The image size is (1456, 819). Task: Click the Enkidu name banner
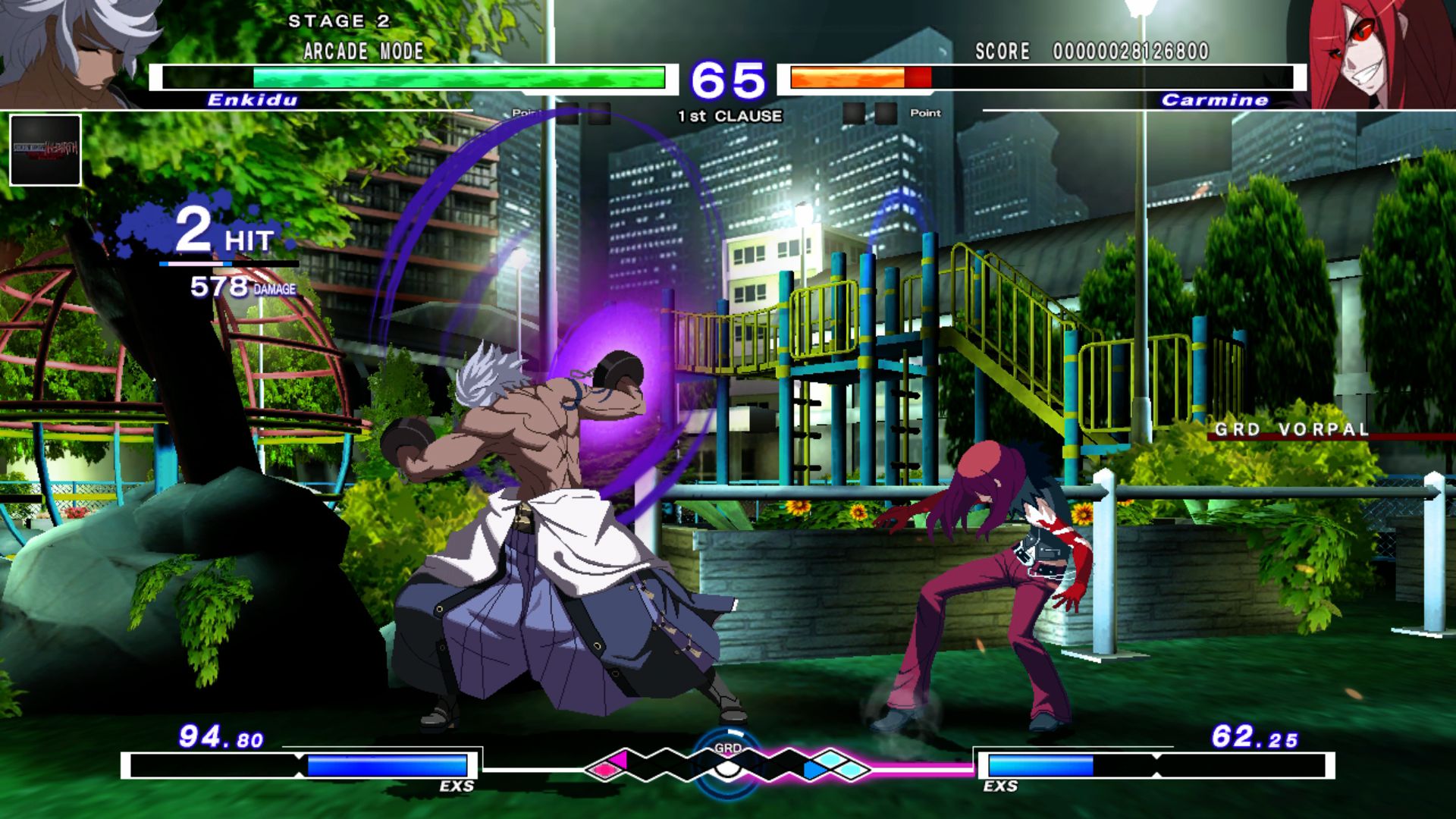coord(251,99)
